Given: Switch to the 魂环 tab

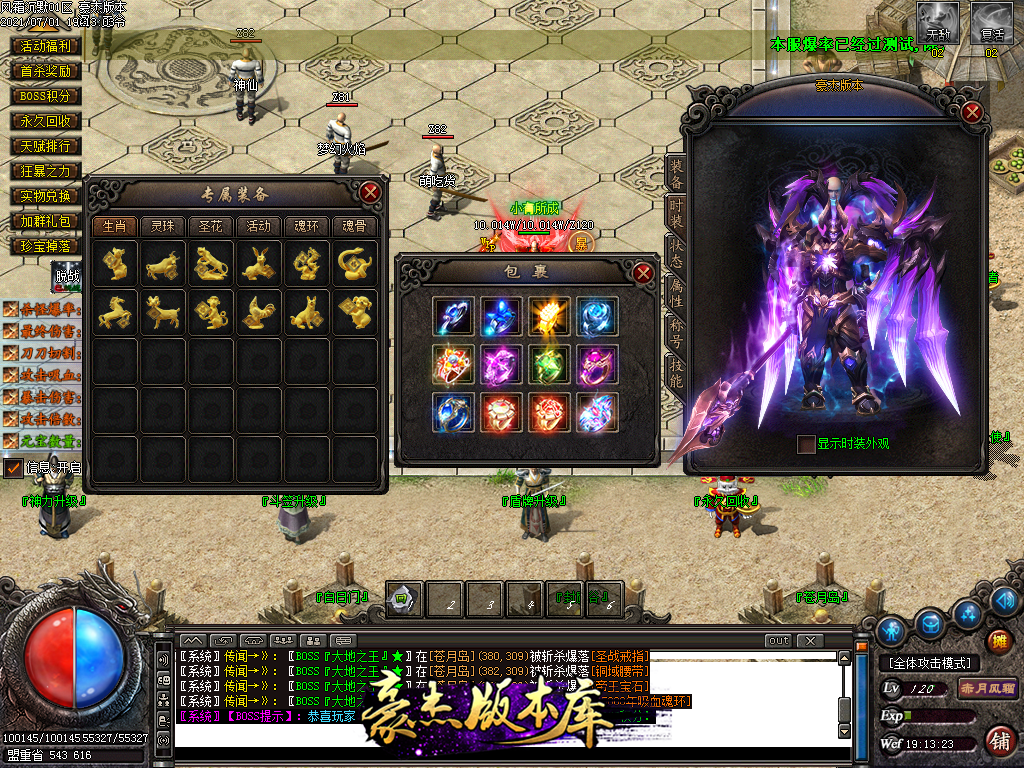Looking at the screenshot, I should (x=307, y=226).
